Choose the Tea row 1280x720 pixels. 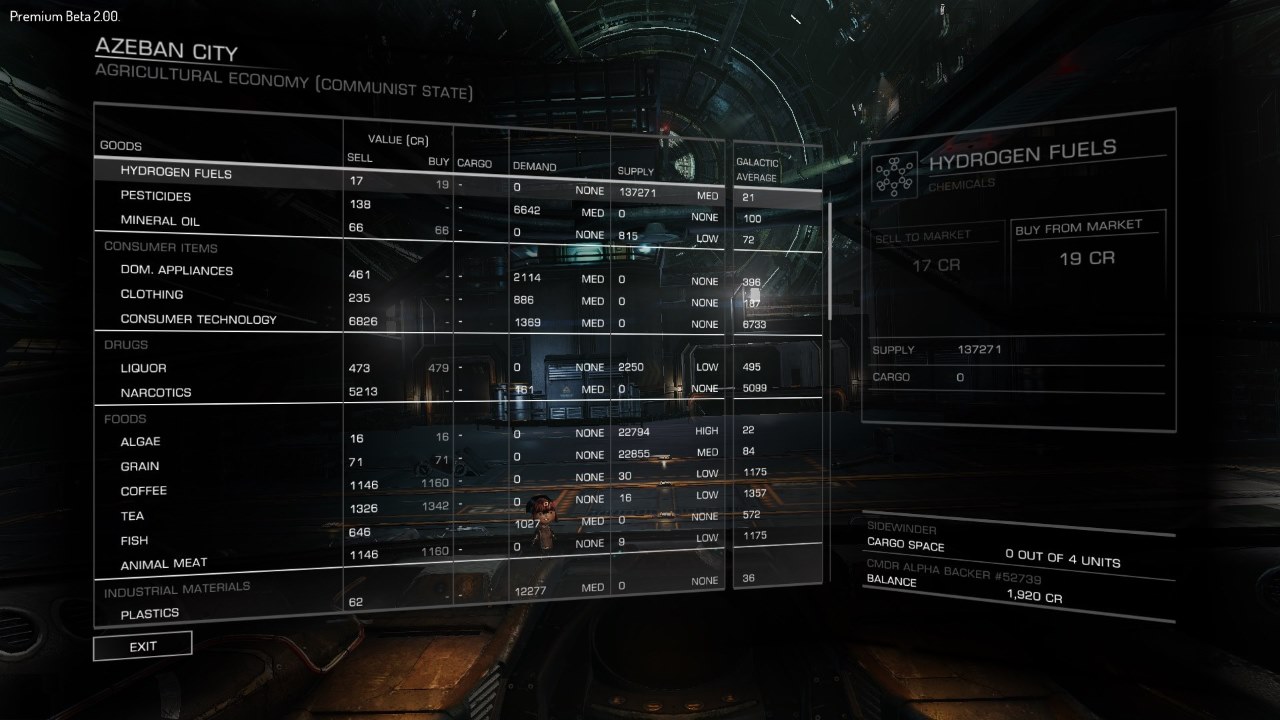[132, 516]
